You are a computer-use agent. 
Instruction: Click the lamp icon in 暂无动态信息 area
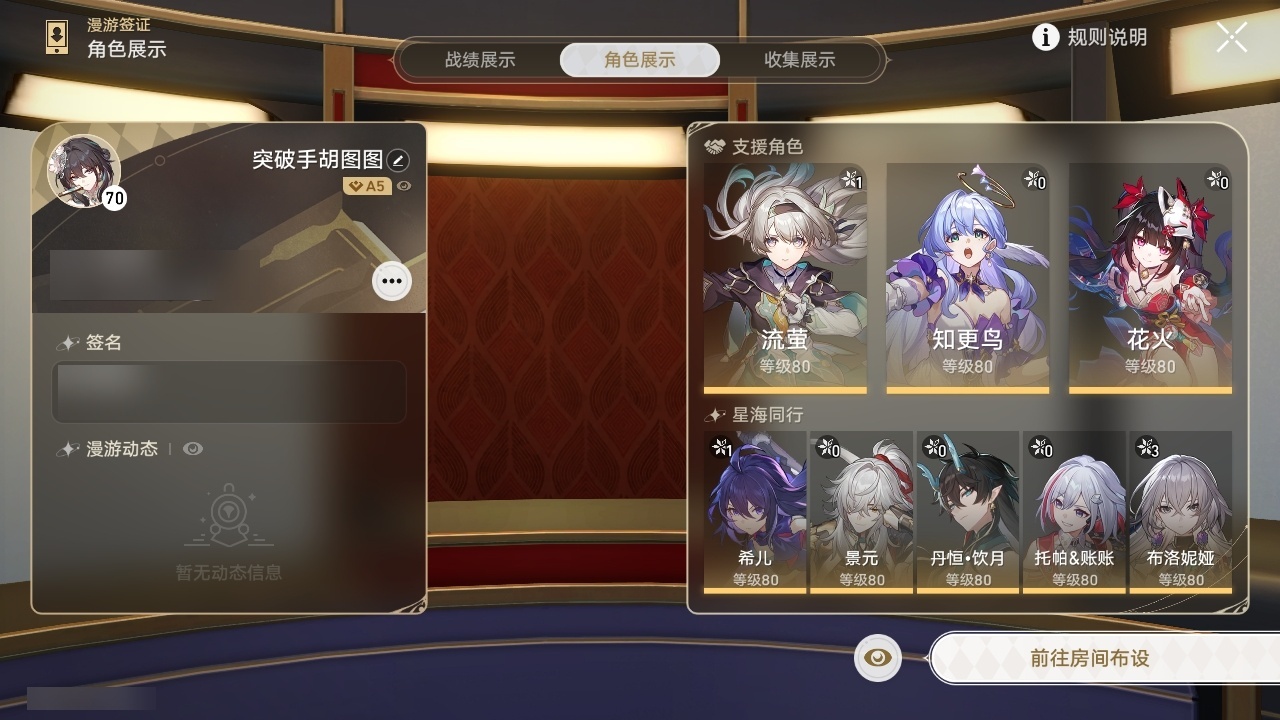coord(229,515)
